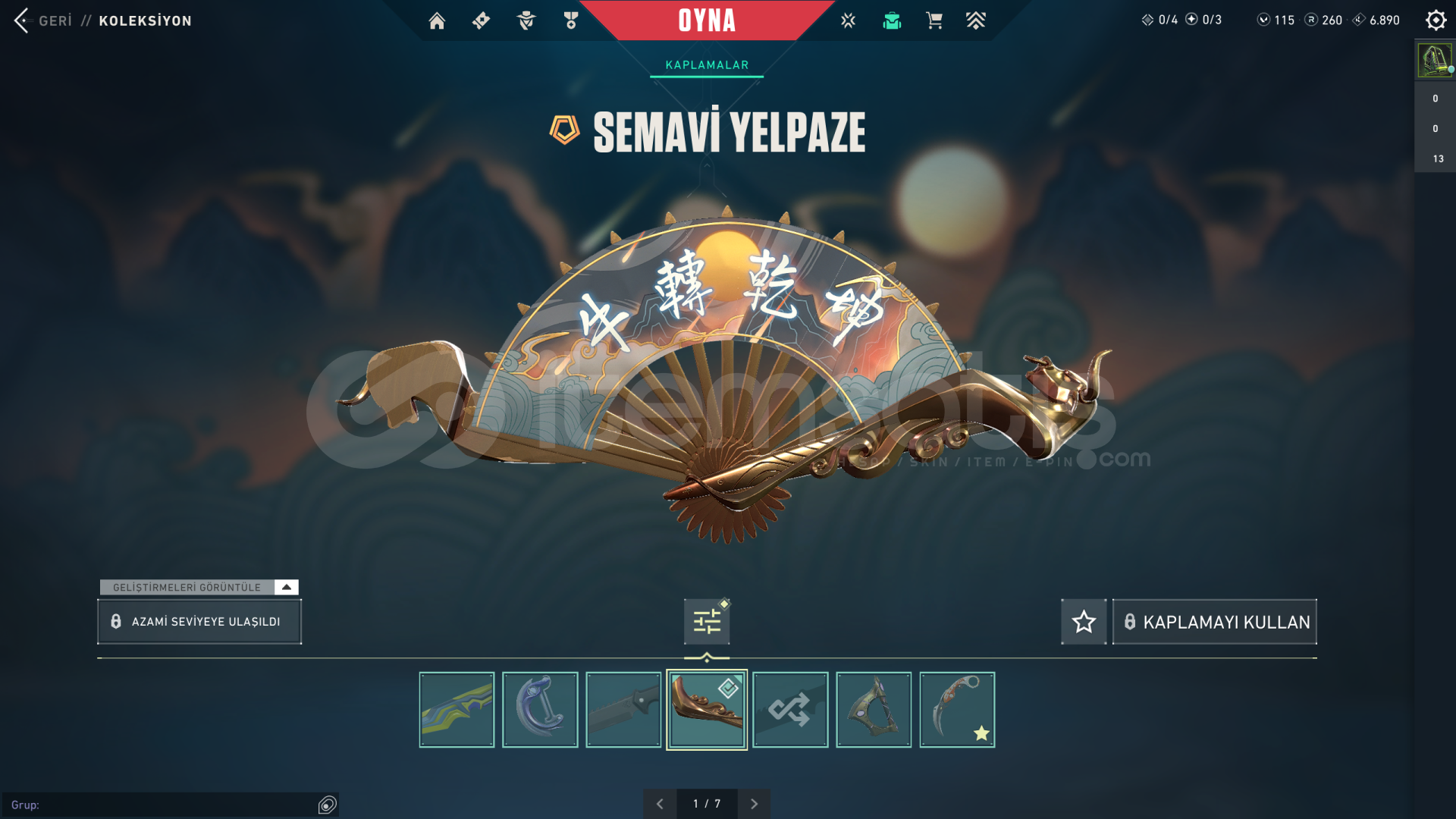Click the red OYNA play button
Viewport: 1456px width, 819px height.
[x=707, y=20]
